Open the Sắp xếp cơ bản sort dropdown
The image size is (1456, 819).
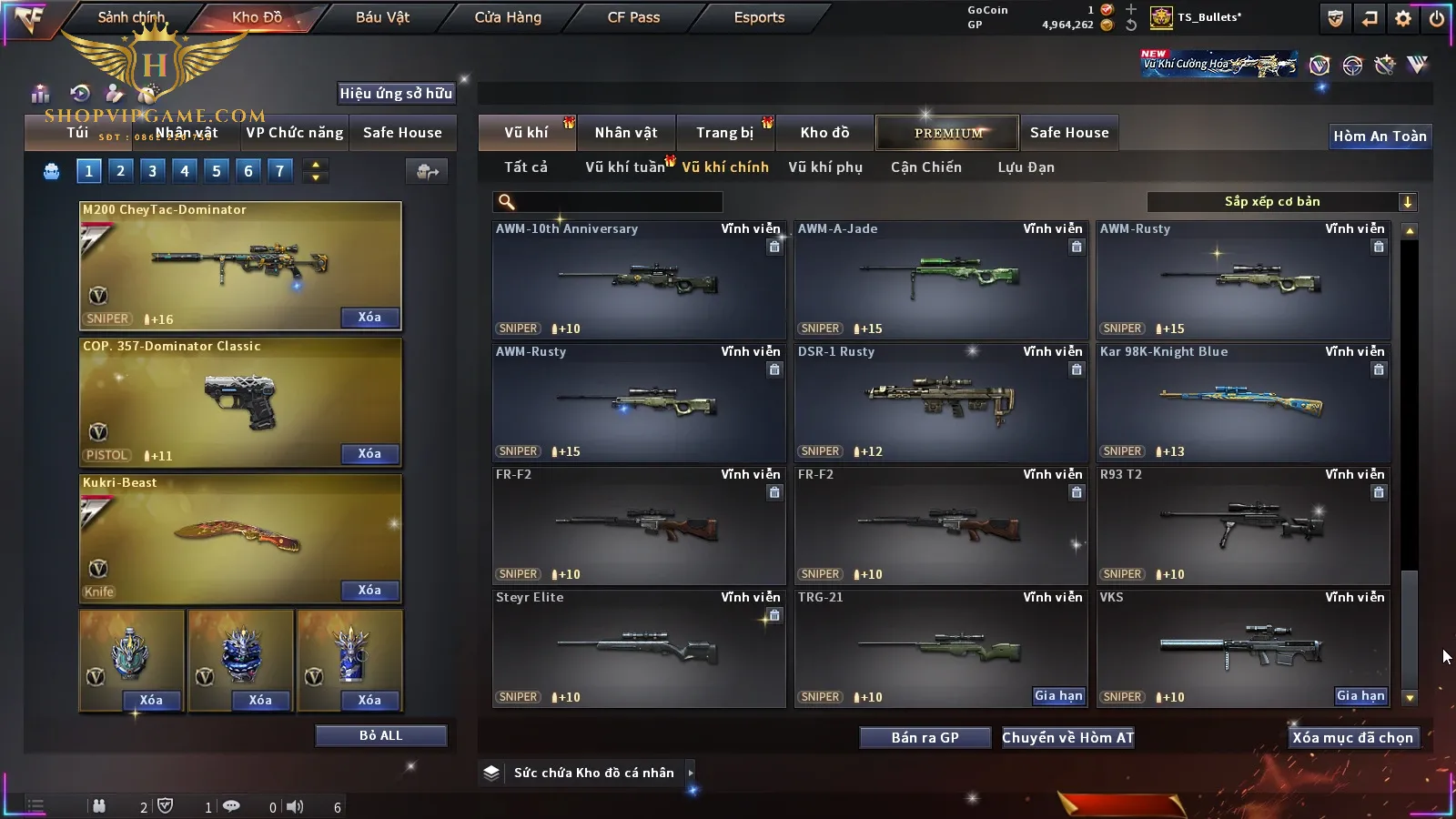click(1281, 202)
